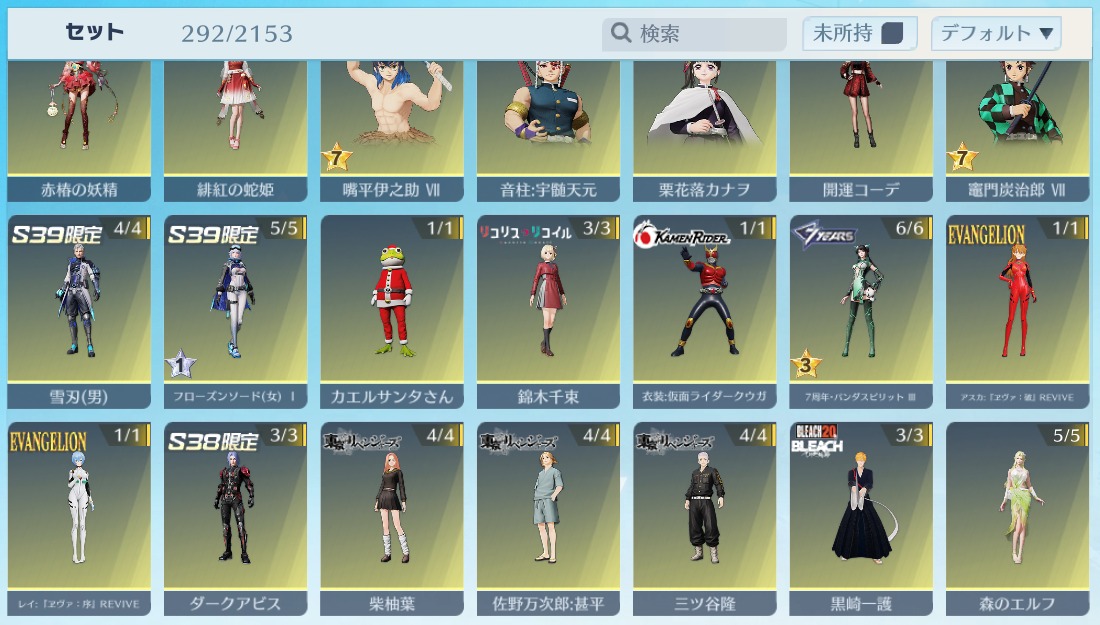Screen dimensions: 1100x625
Task: Select the 7周年 パンダスピリット set
Action: (x=861, y=310)
